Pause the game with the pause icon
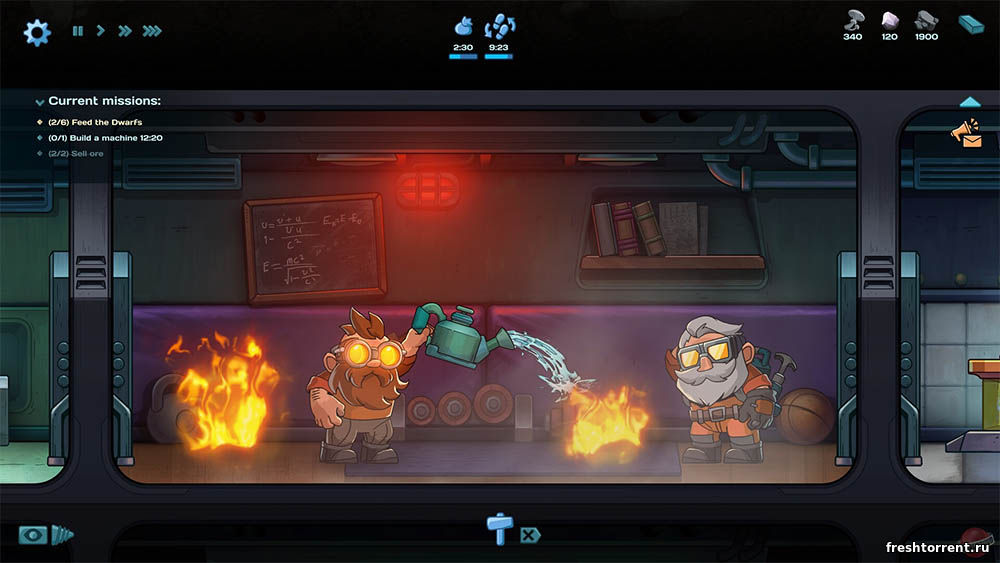This screenshot has height=563, width=1000. point(78,31)
